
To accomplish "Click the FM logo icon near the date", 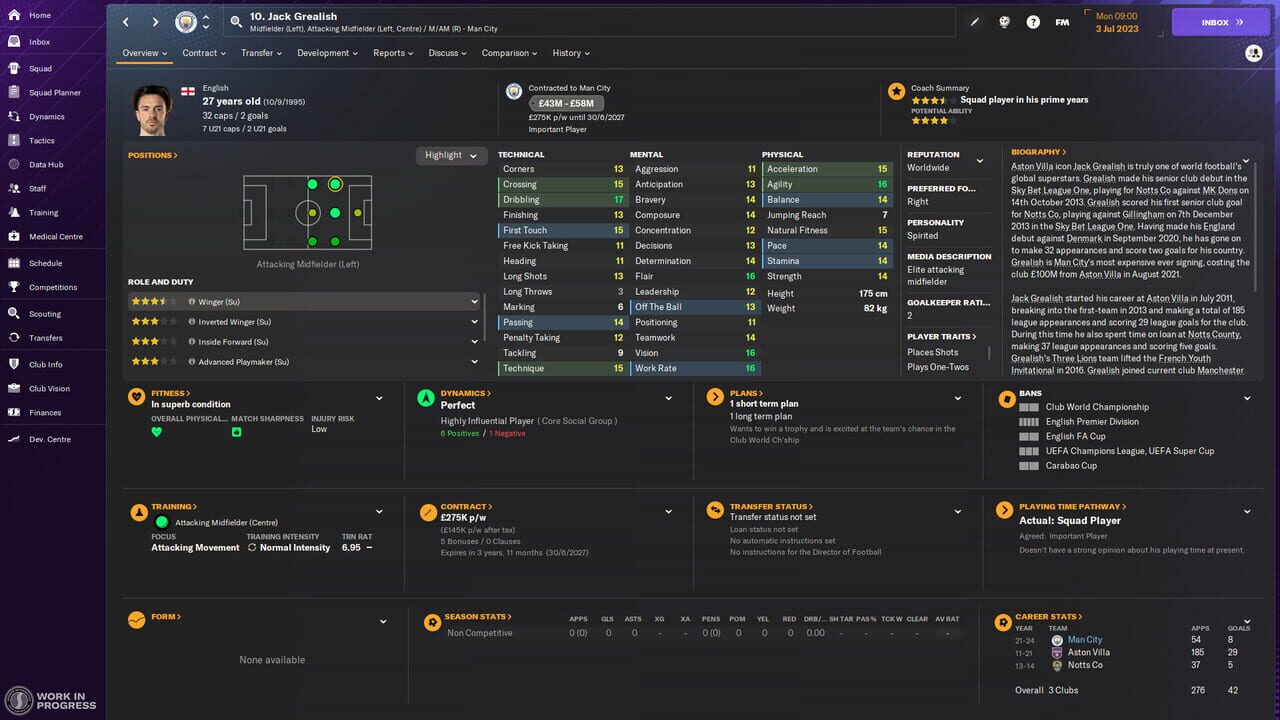I will click(1062, 20).
